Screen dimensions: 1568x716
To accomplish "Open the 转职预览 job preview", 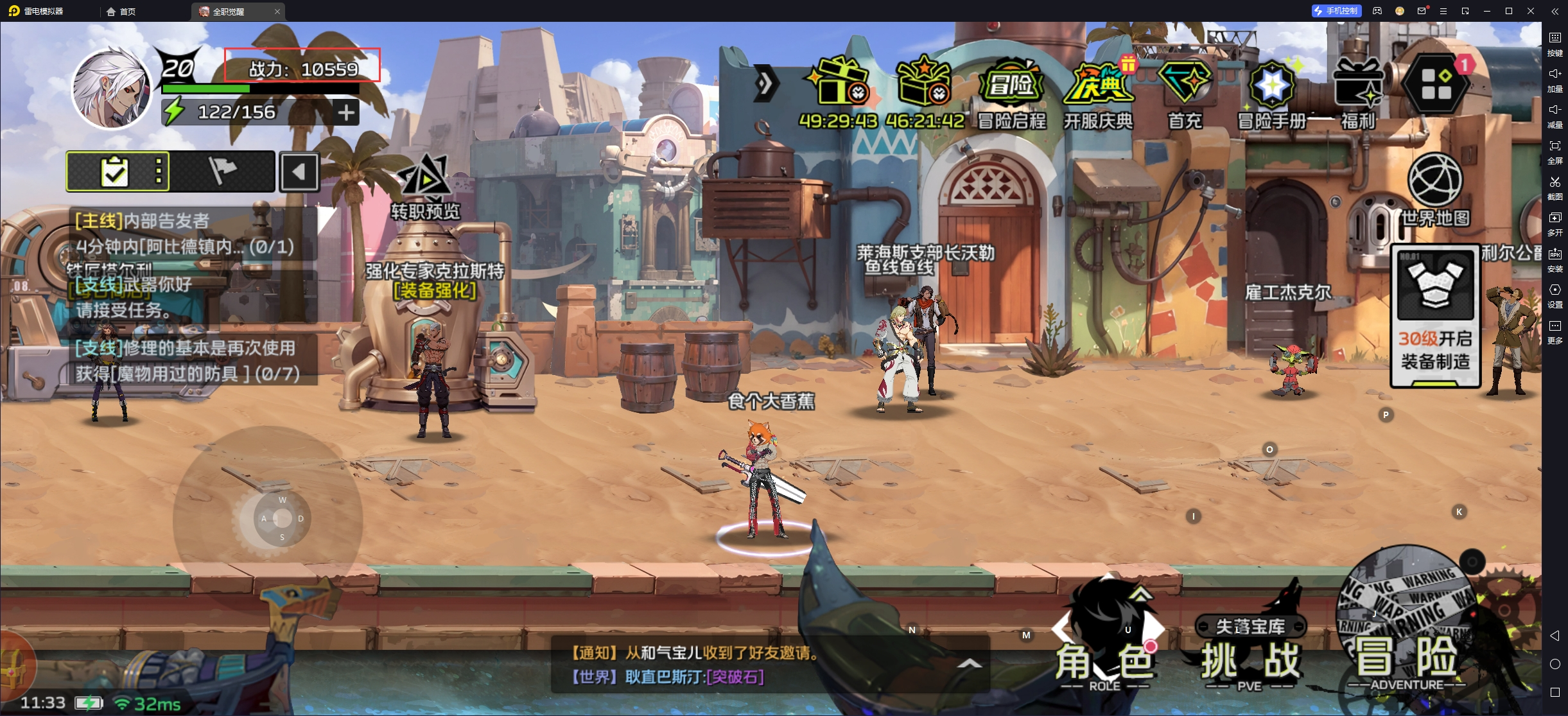I will [x=425, y=185].
